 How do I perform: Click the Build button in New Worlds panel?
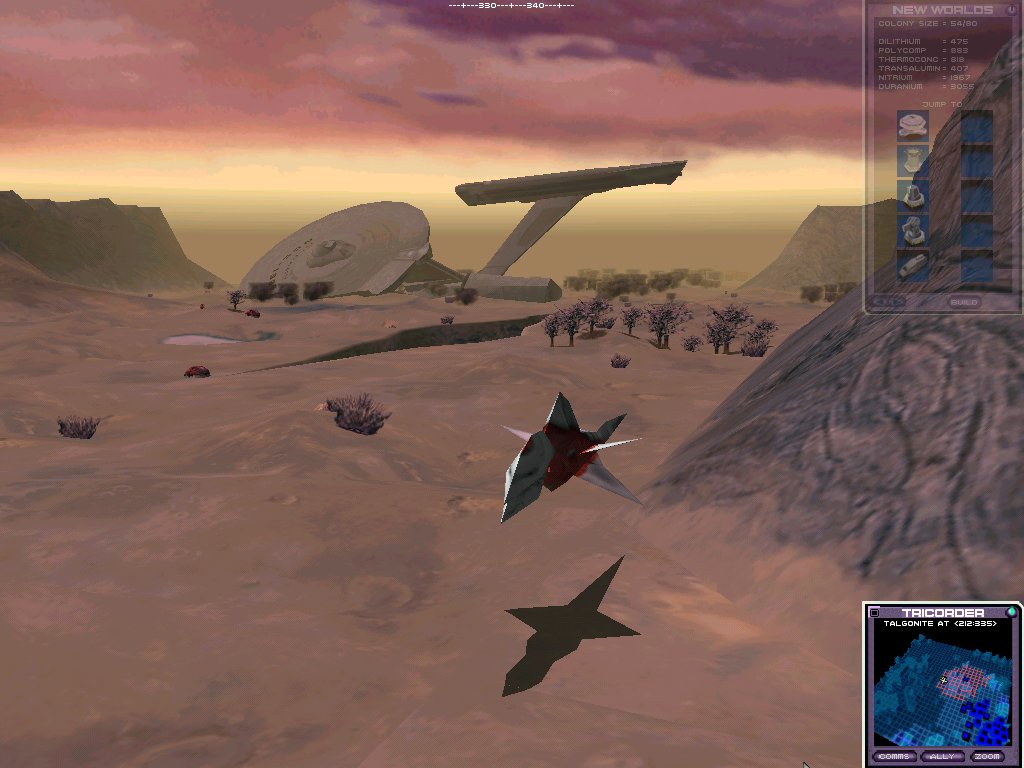[964, 301]
